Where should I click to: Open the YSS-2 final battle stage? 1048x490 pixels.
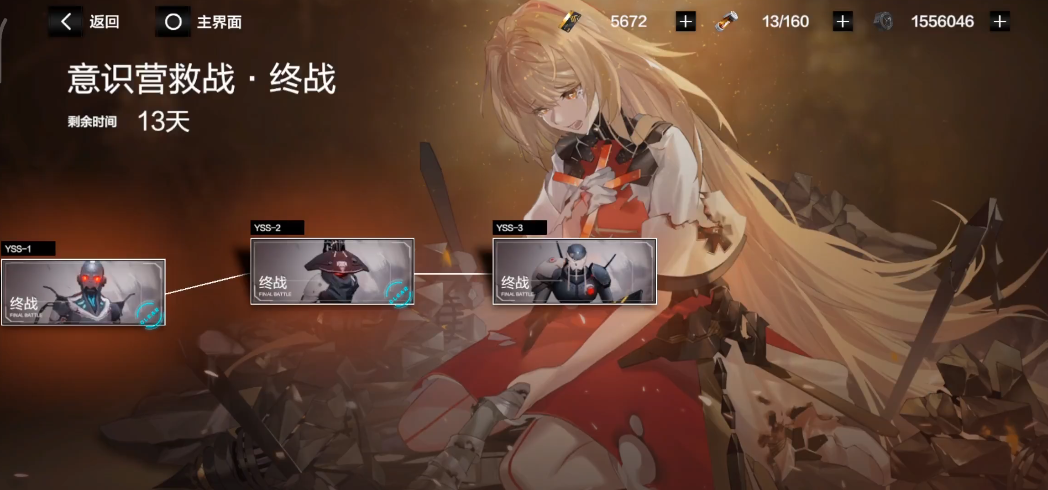pos(332,271)
